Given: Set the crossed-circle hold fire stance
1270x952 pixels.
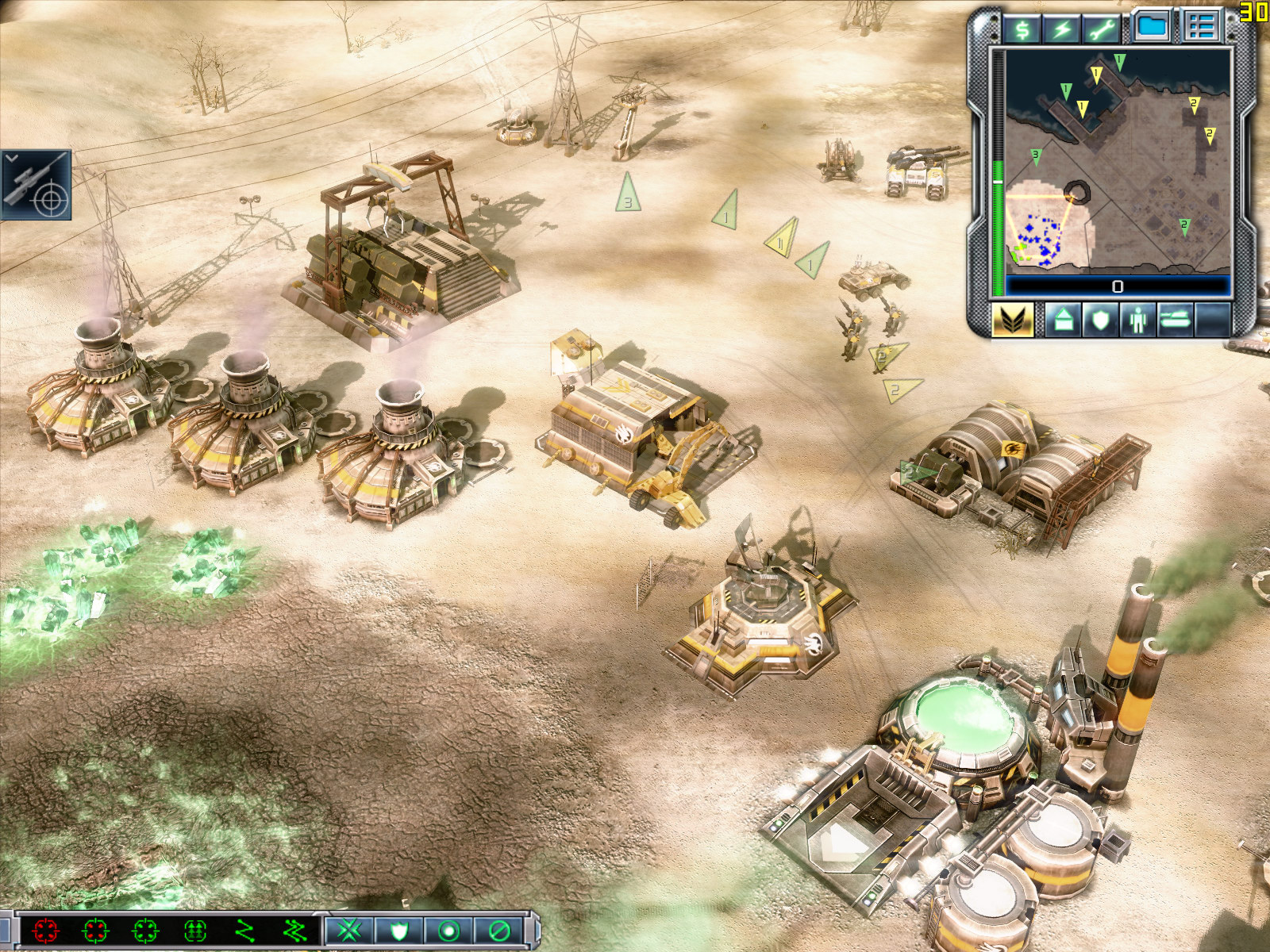Looking at the screenshot, I should [x=498, y=930].
